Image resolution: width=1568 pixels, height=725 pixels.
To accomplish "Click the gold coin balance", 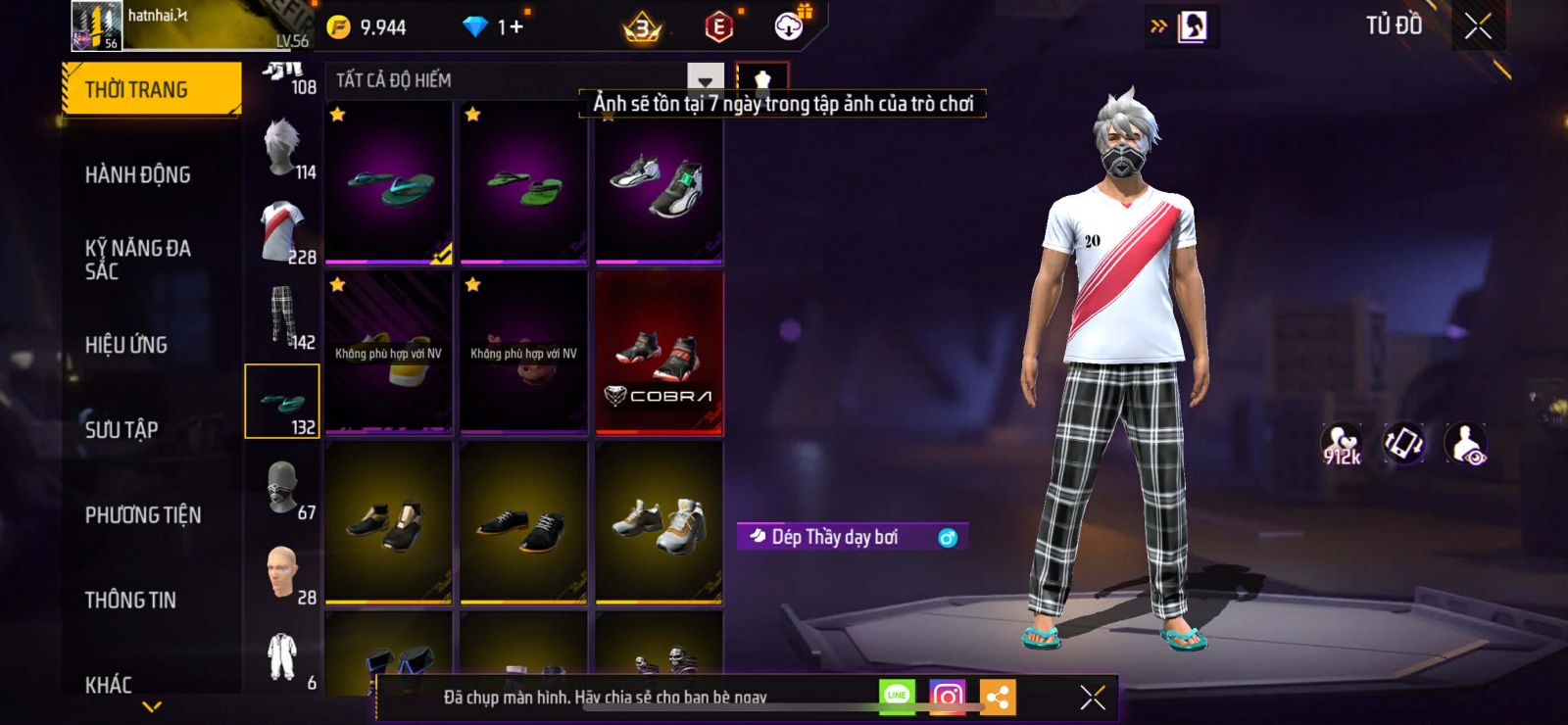I will point(367,27).
